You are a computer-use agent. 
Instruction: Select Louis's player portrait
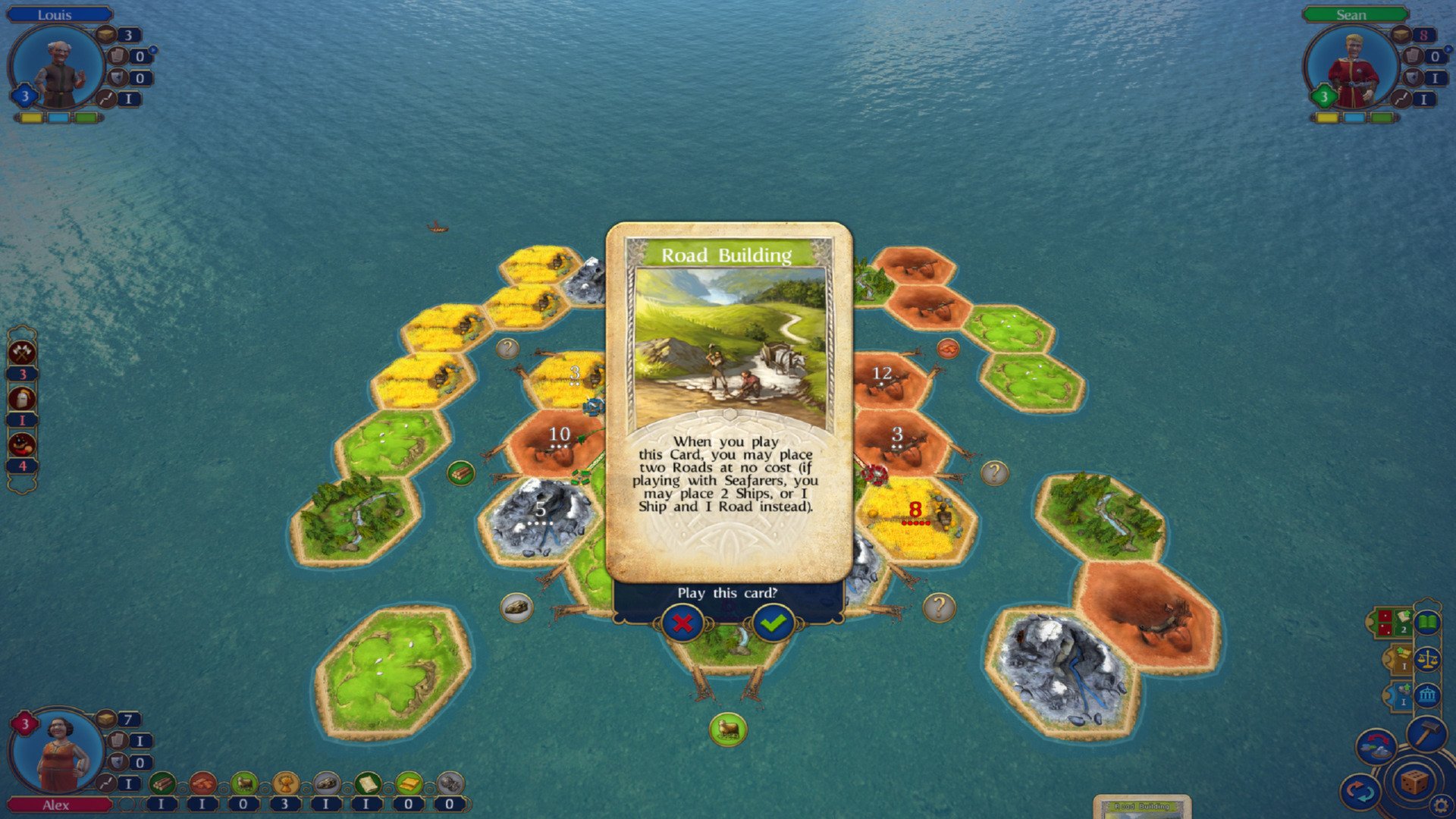(x=58, y=68)
